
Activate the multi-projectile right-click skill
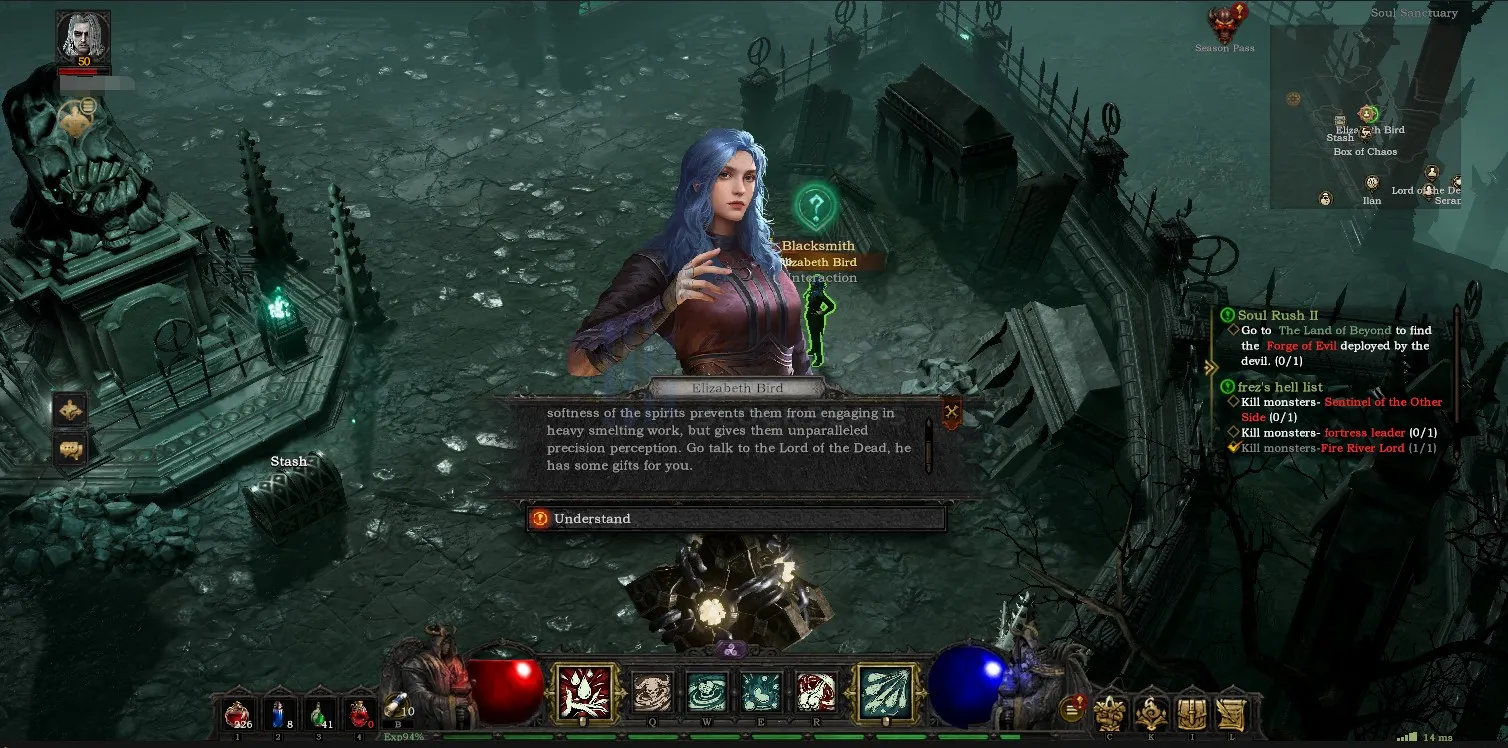pyautogui.click(x=885, y=692)
